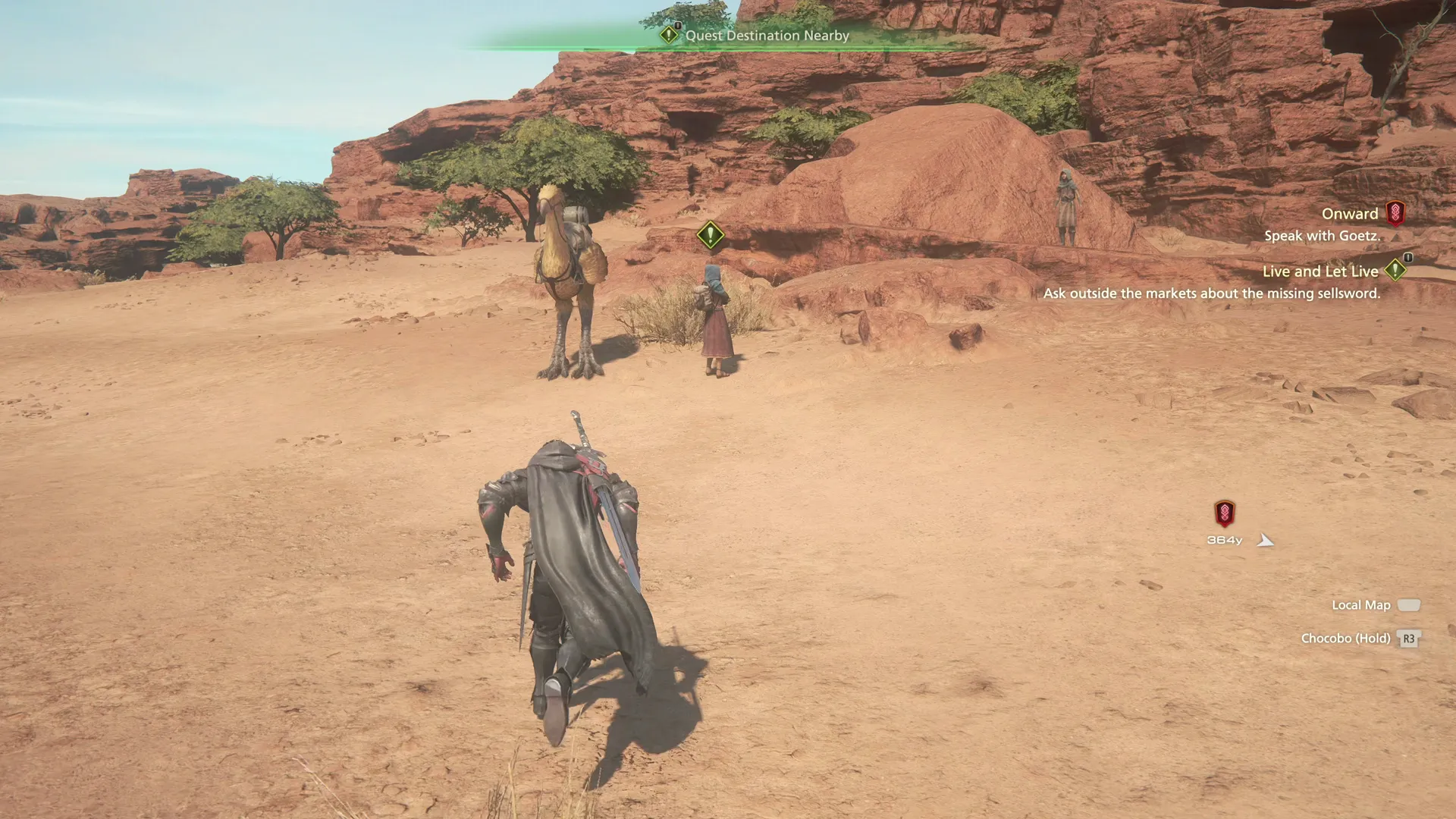
Task: Select the Live and Let Live quest title
Action: pyautogui.click(x=1320, y=271)
